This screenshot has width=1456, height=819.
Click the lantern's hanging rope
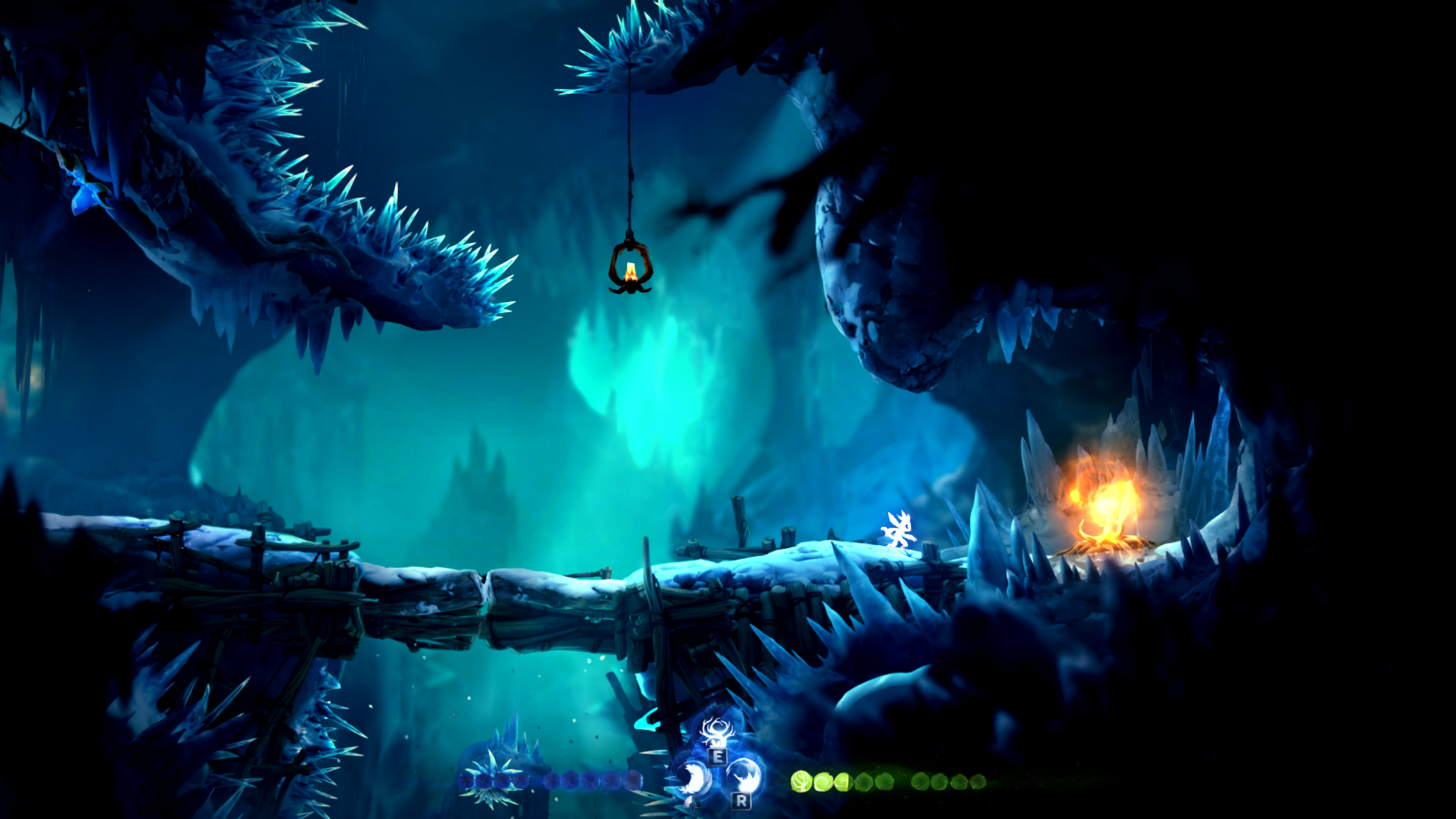(x=631, y=155)
